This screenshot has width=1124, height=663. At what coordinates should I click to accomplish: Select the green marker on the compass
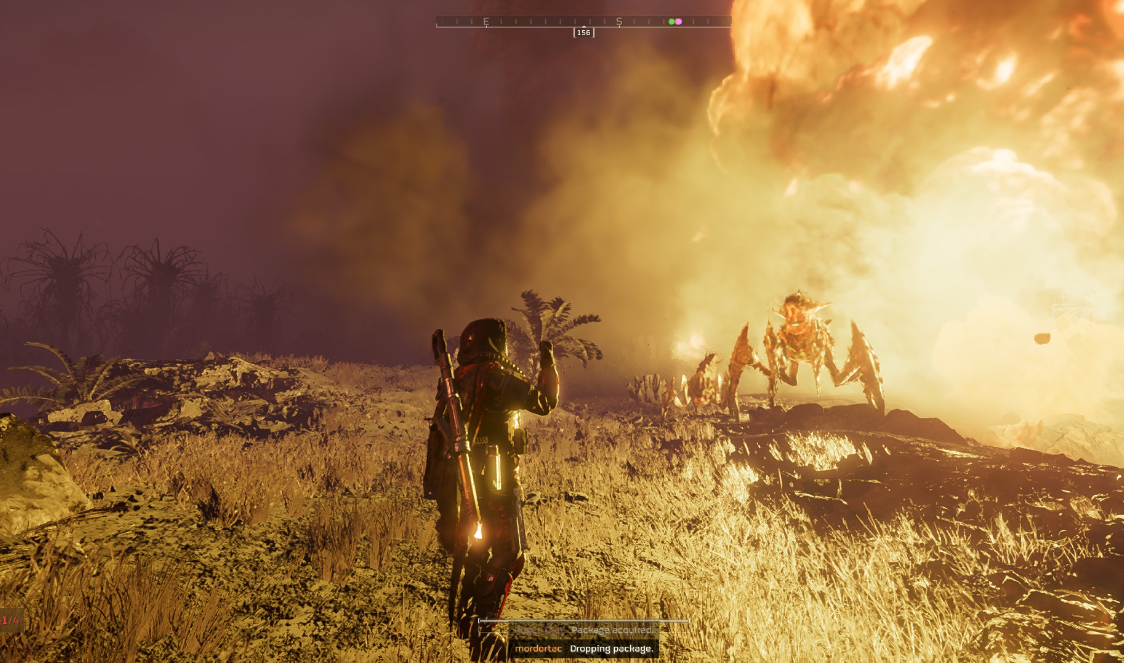tap(672, 21)
